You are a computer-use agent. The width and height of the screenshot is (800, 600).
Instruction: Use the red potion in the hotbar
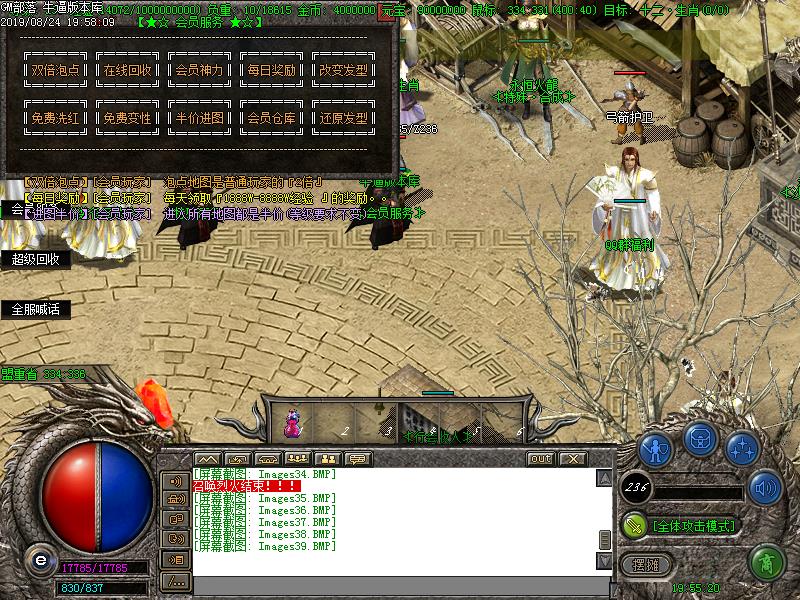pos(293,422)
